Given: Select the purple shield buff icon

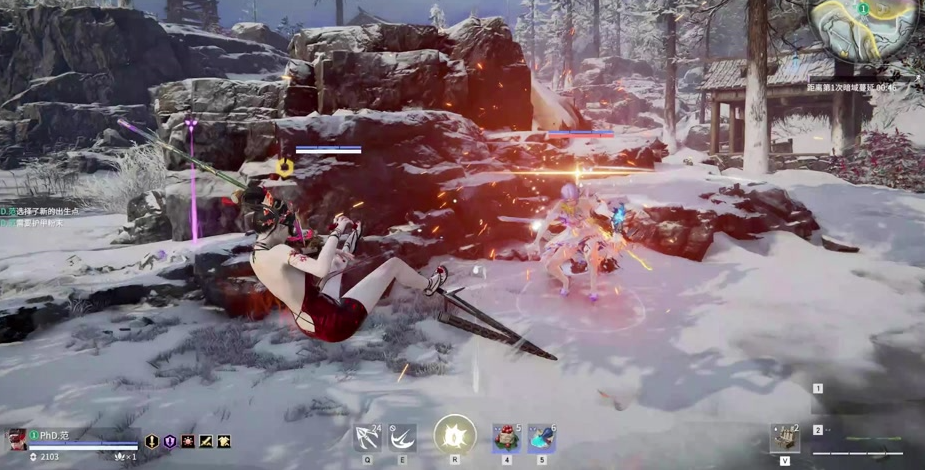Looking at the screenshot, I should (x=170, y=441).
